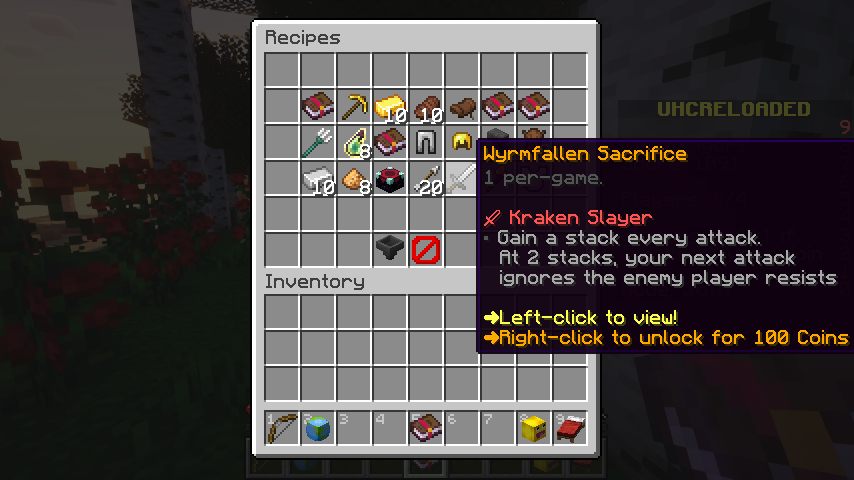View the iron leggings recipe

pyautogui.click(x=426, y=142)
